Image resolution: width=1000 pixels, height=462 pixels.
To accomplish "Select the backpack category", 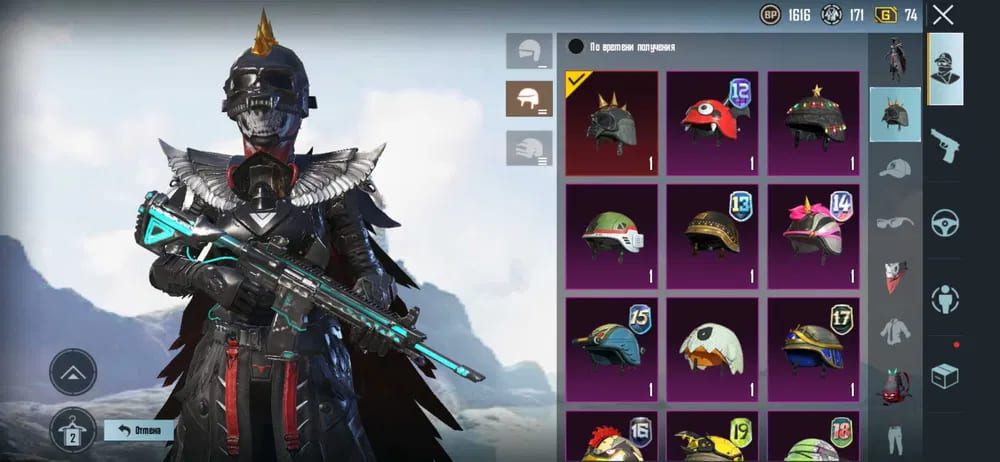I will (895, 385).
